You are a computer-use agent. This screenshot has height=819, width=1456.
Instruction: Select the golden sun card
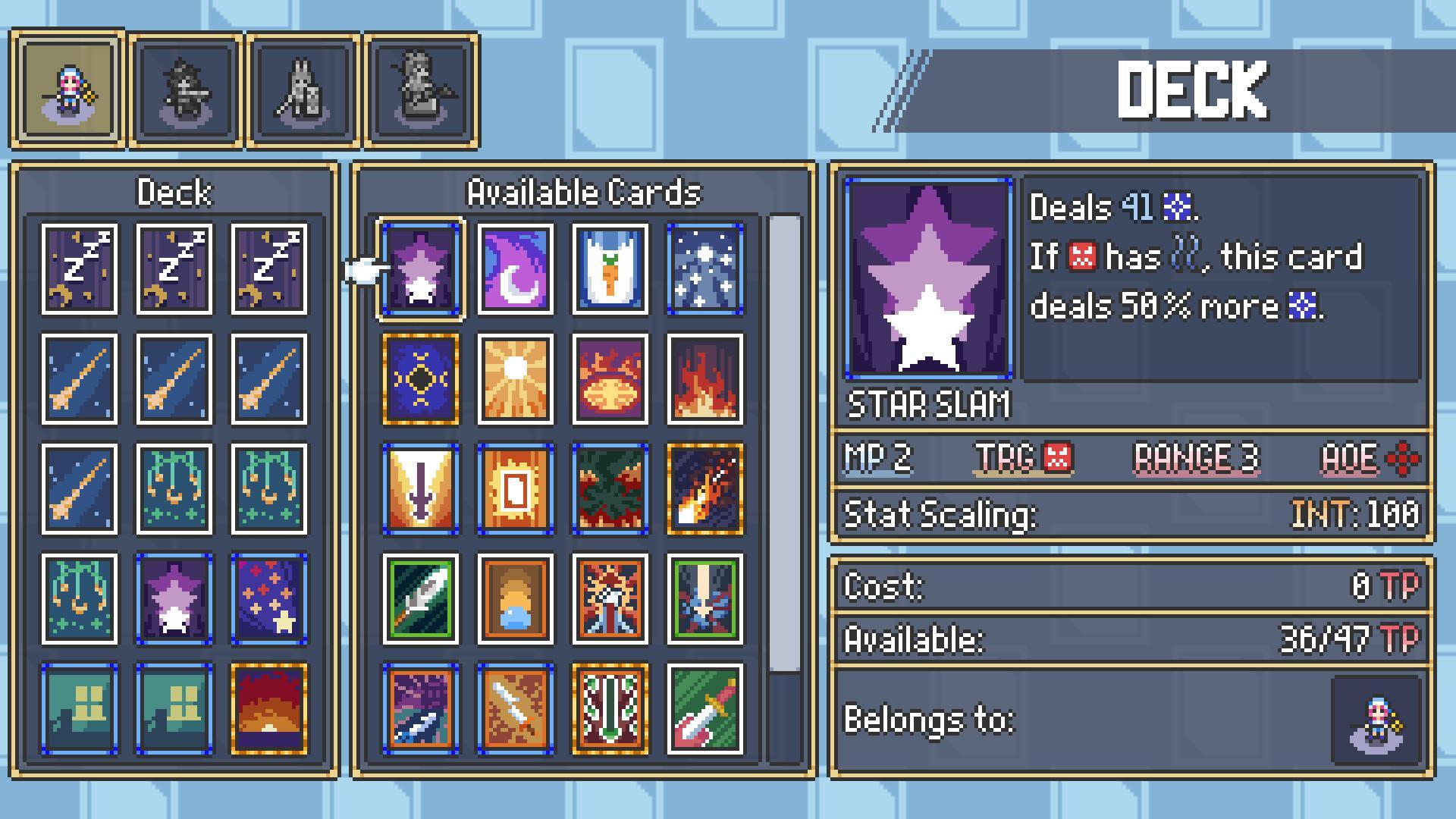(x=517, y=381)
